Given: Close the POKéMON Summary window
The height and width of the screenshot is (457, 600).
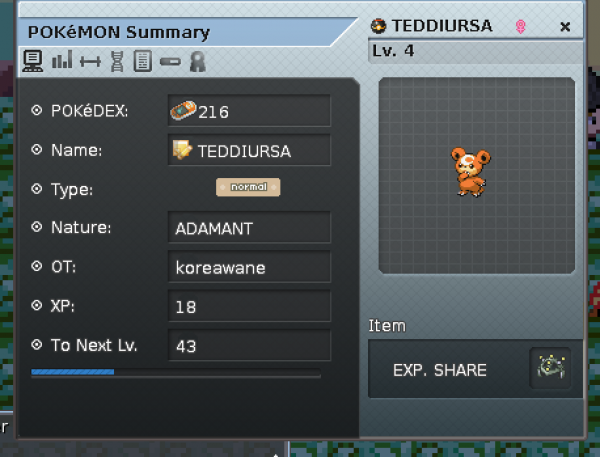Looking at the screenshot, I should click(565, 27).
